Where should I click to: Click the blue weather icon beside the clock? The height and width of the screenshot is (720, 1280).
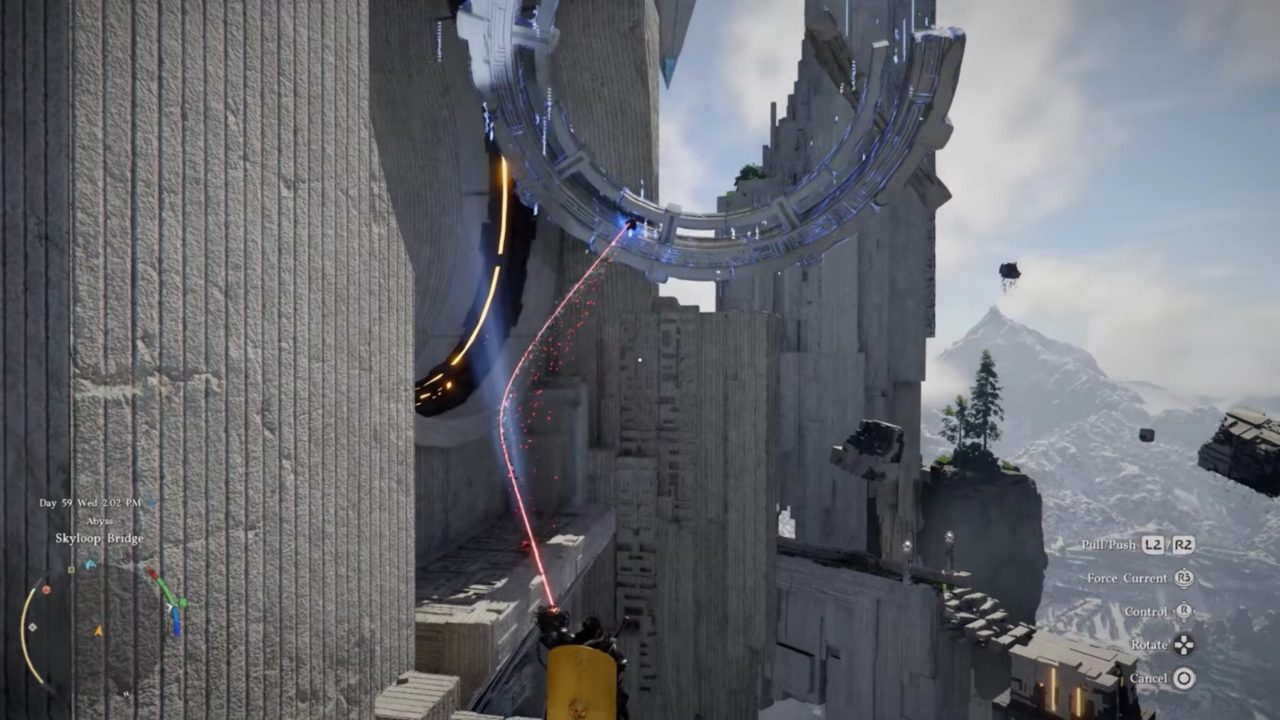click(x=151, y=503)
